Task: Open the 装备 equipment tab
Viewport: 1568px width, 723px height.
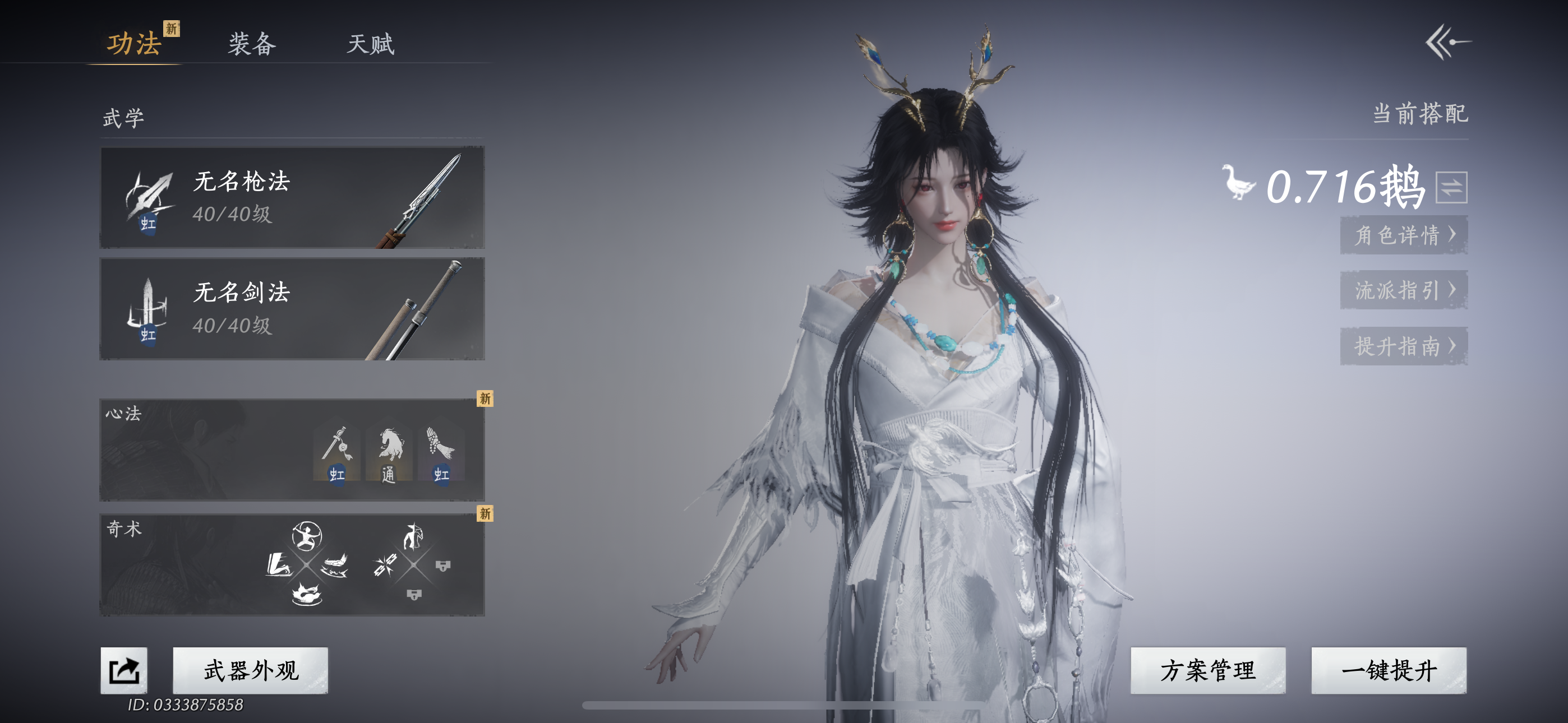Action: coord(252,44)
